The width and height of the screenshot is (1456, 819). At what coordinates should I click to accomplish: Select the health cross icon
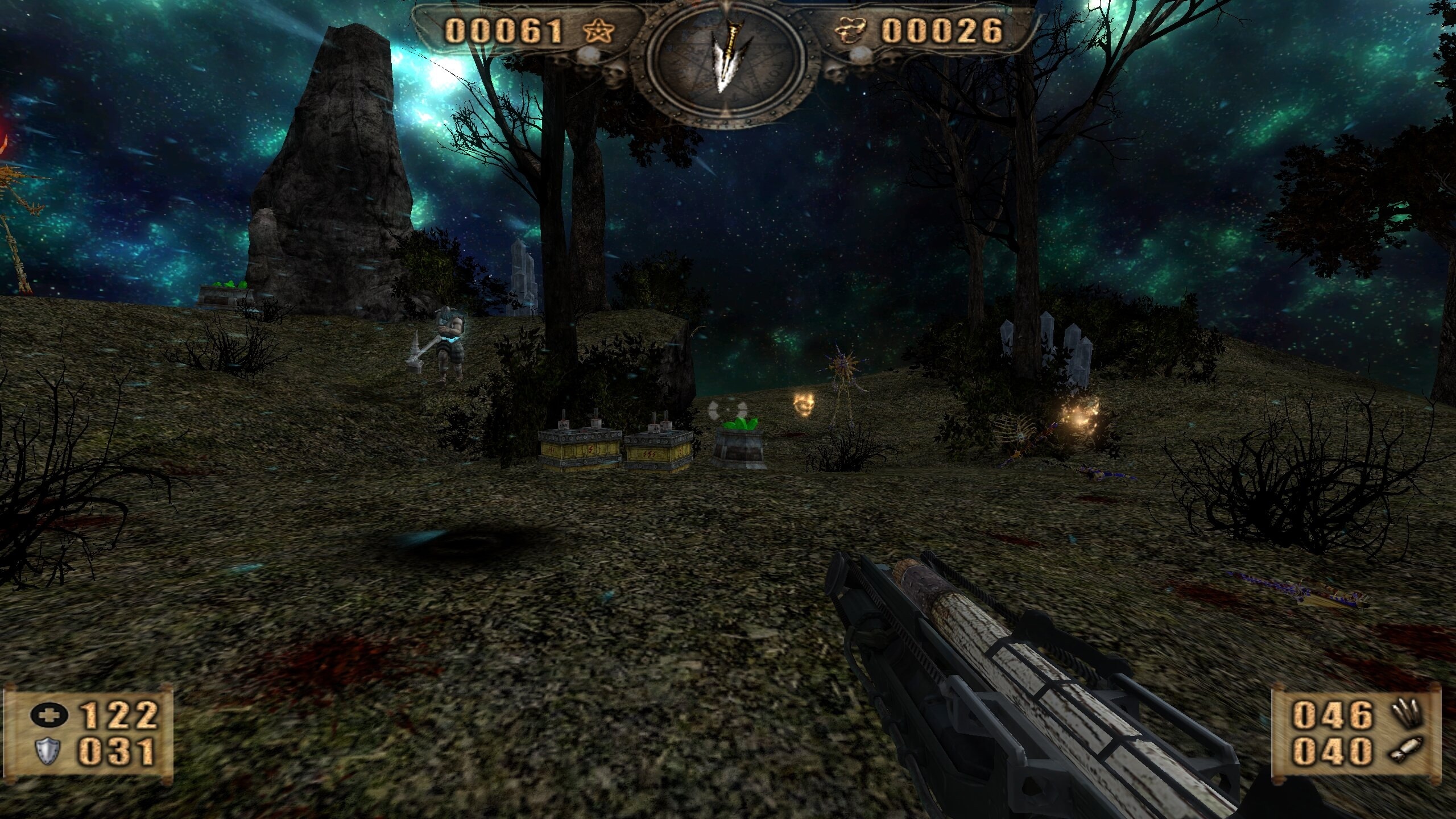coord(49,715)
